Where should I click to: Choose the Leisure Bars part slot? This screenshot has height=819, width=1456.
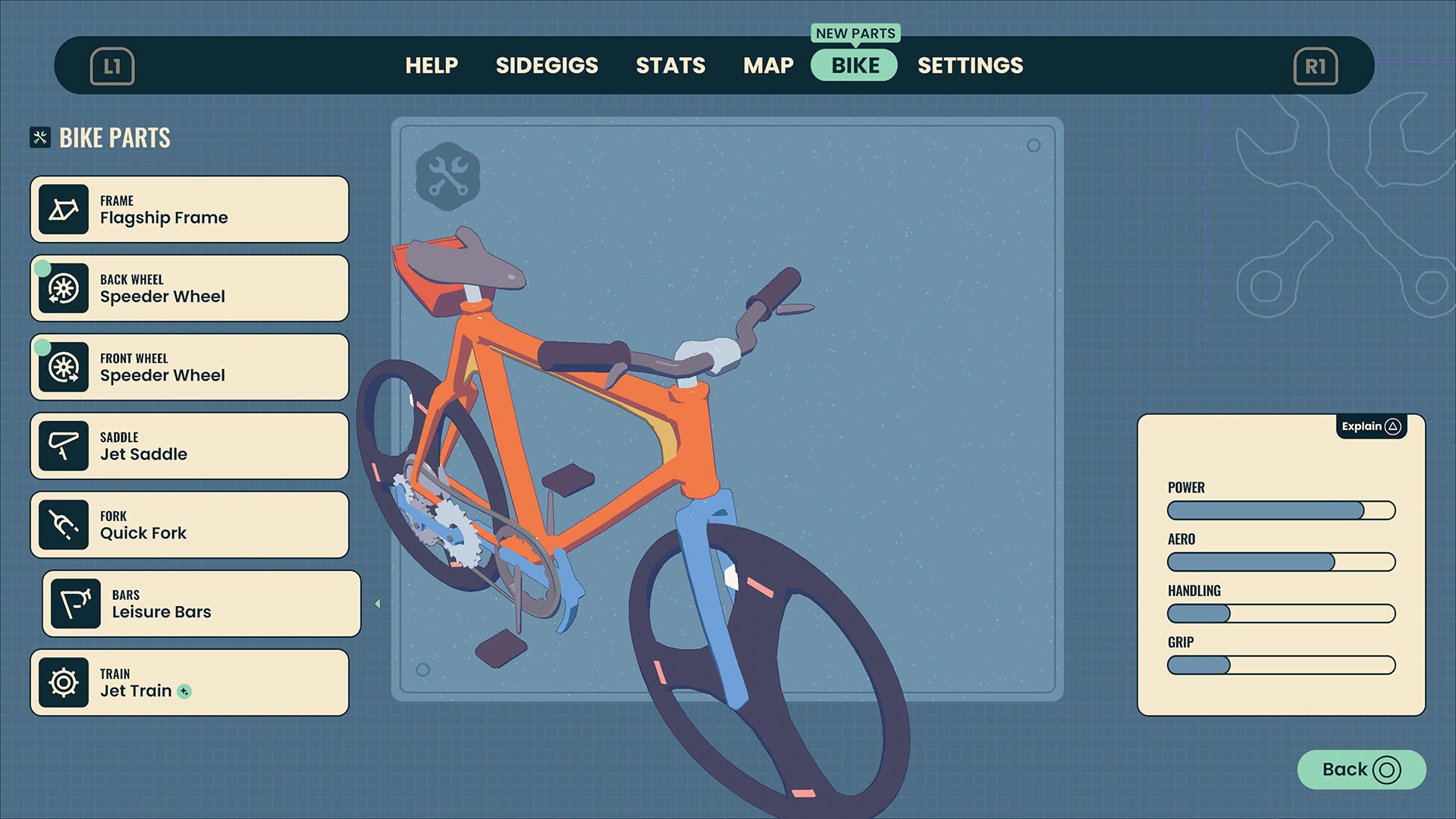202,604
